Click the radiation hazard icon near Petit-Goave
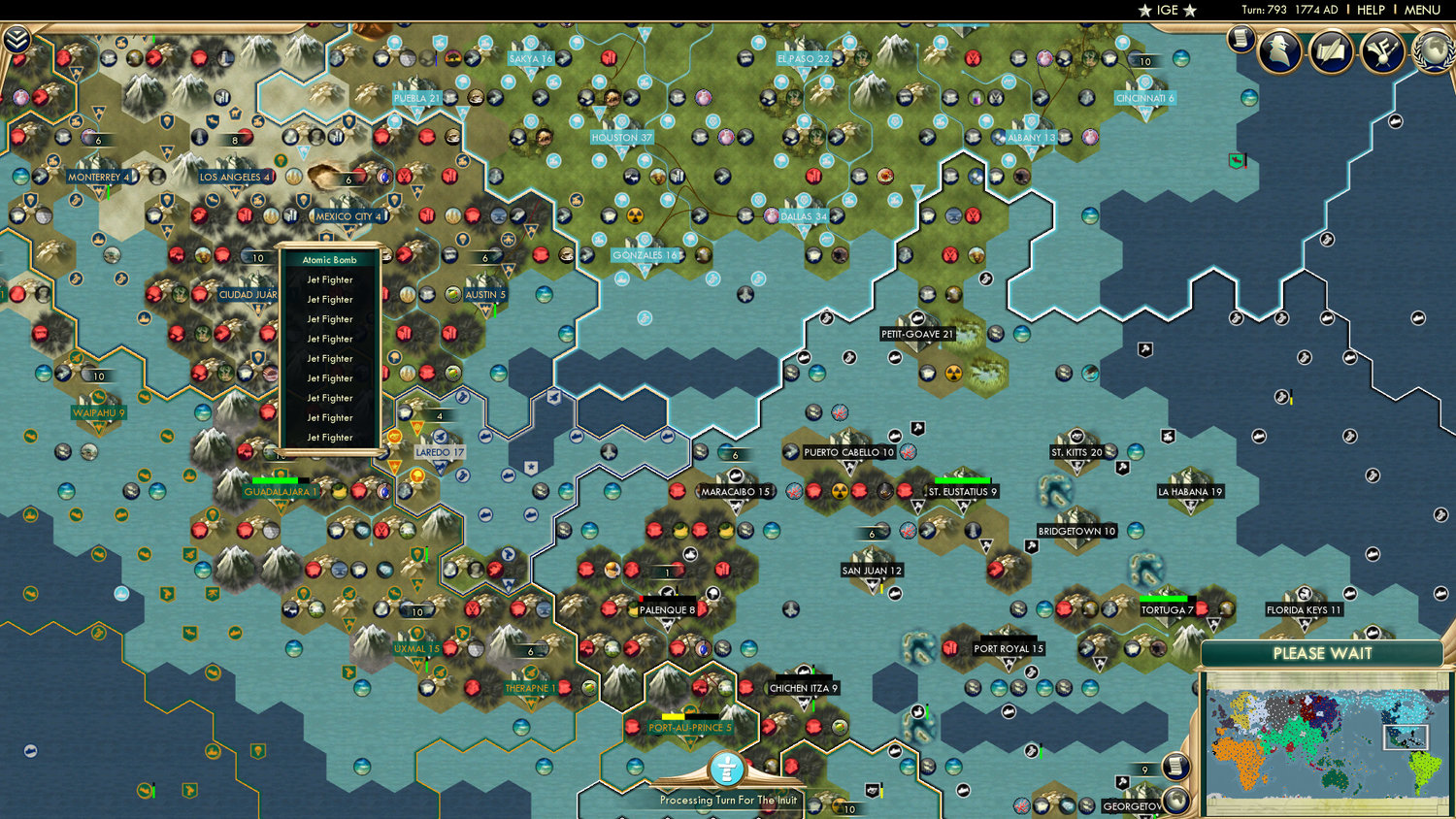The image size is (1456, 819). pyautogui.click(x=954, y=374)
